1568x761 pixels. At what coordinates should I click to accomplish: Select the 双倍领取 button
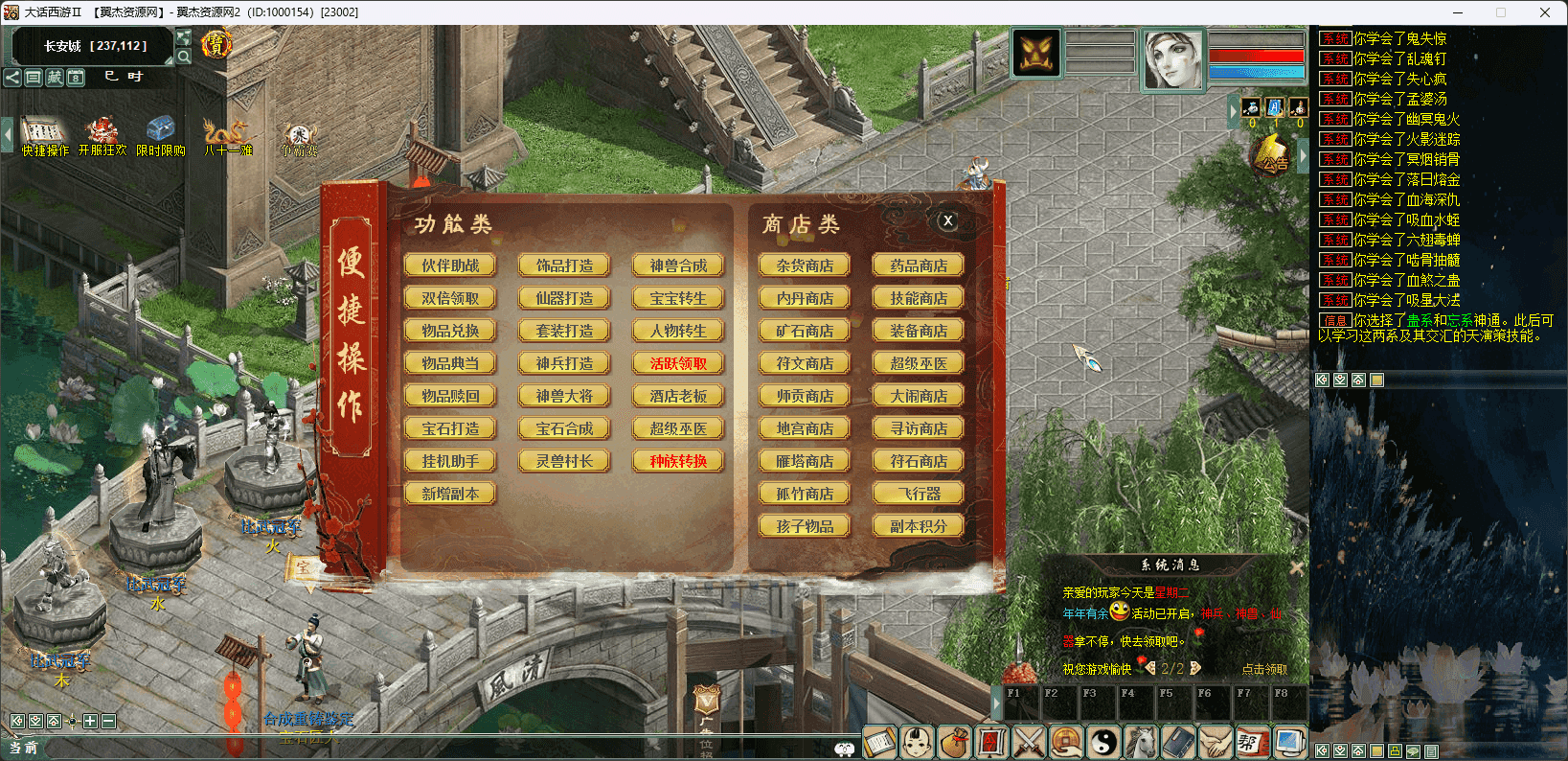[450, 298]
